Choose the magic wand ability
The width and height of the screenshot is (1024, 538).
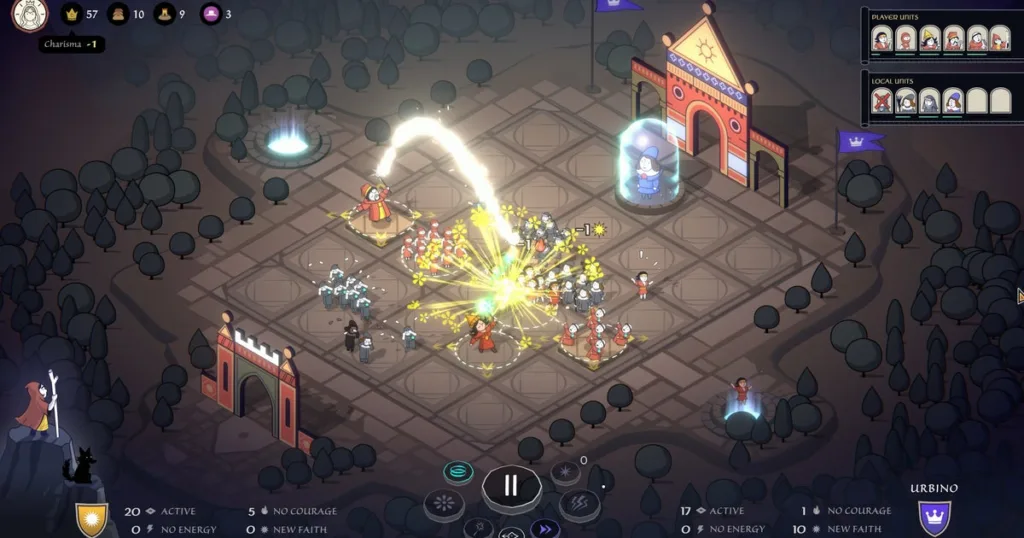[479, 527]
